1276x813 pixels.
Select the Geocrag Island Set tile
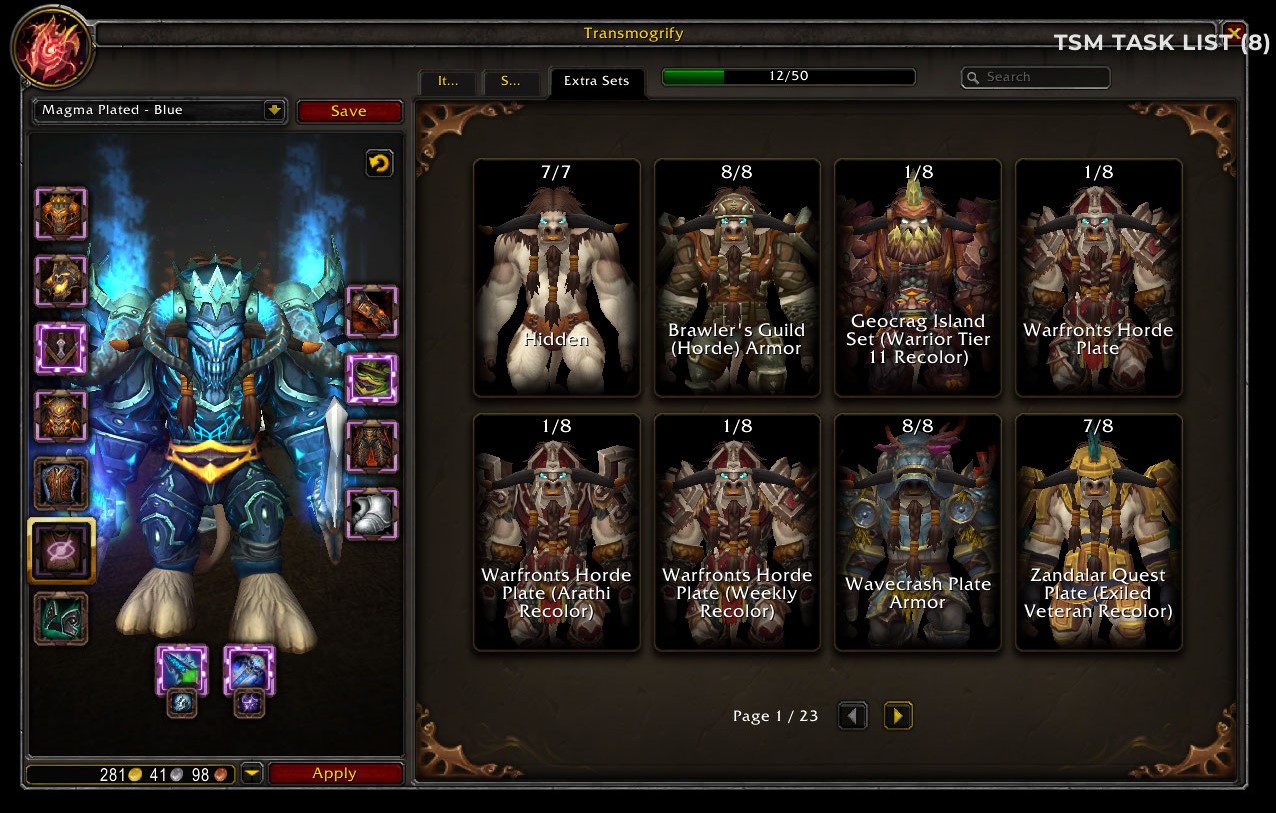[917, 277]
